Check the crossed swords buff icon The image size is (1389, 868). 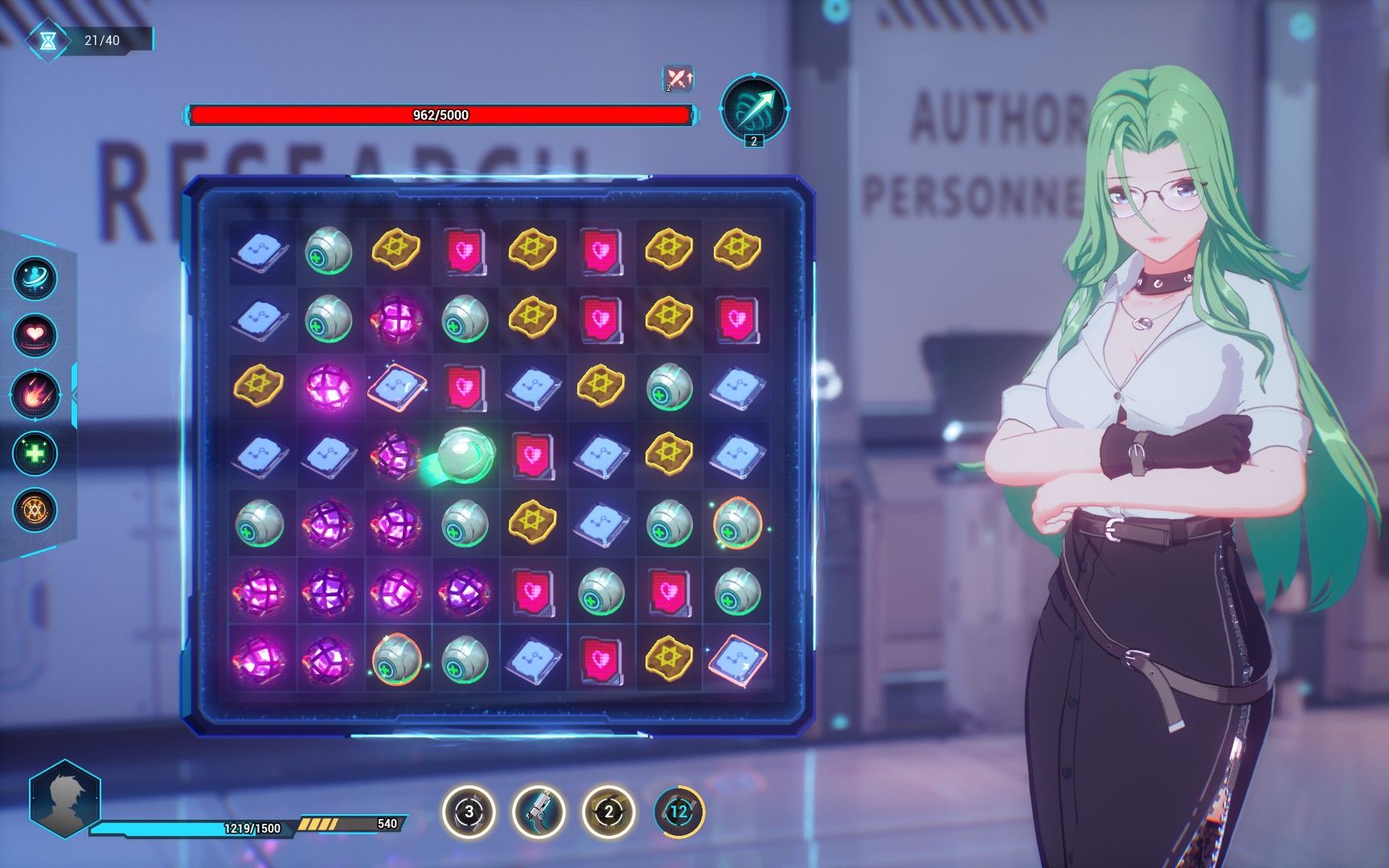pyautogui.click(x=678, y=79)
